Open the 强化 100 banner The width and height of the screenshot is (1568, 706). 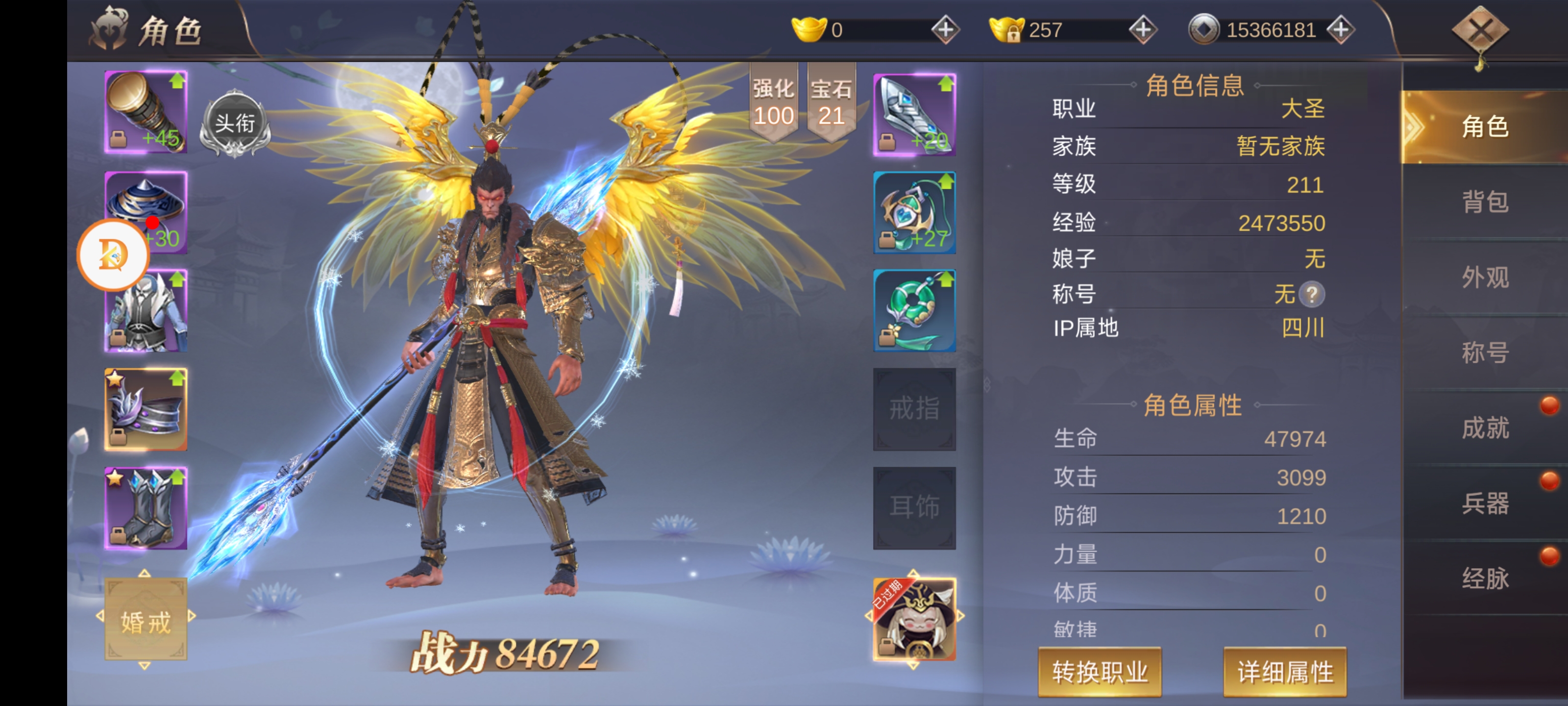coord(773,102)
